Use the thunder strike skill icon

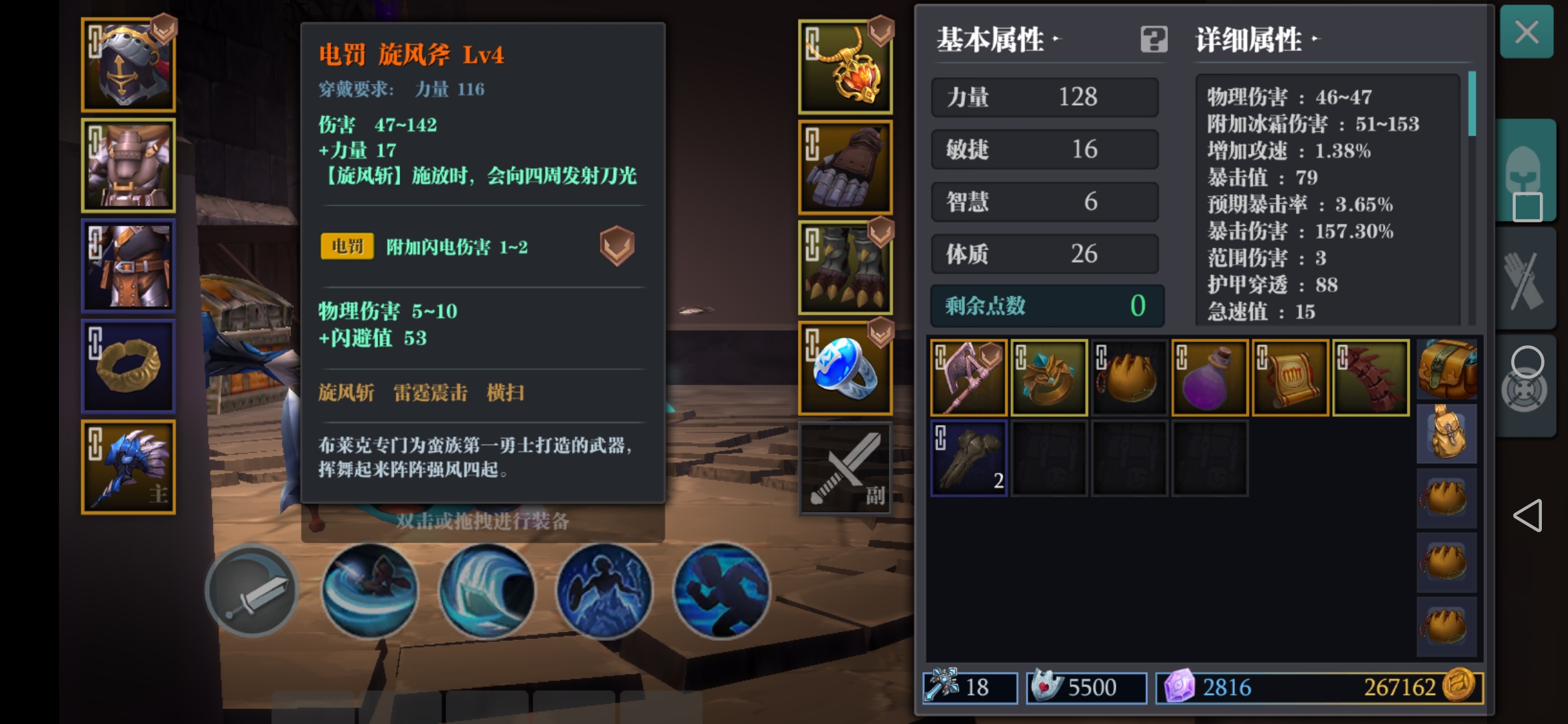(x=604, y=590)
